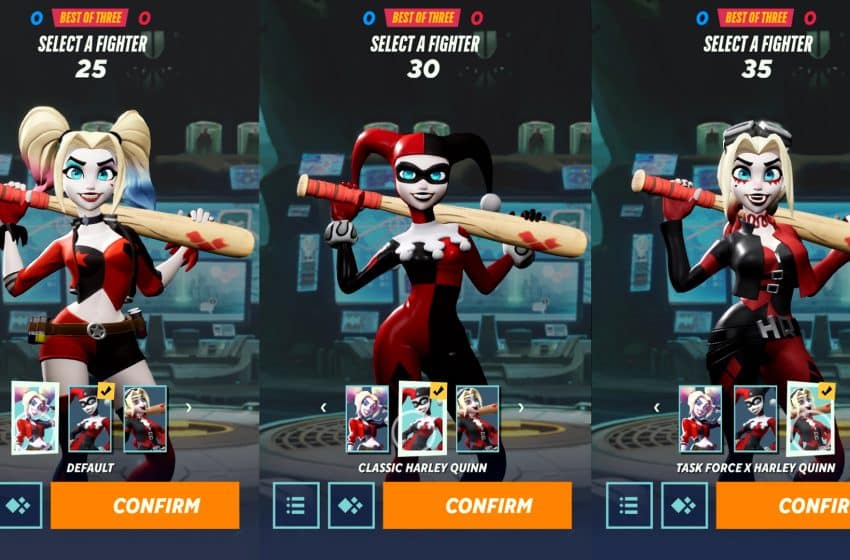Choose jester skin thumbnail in the Default panel

90,418
